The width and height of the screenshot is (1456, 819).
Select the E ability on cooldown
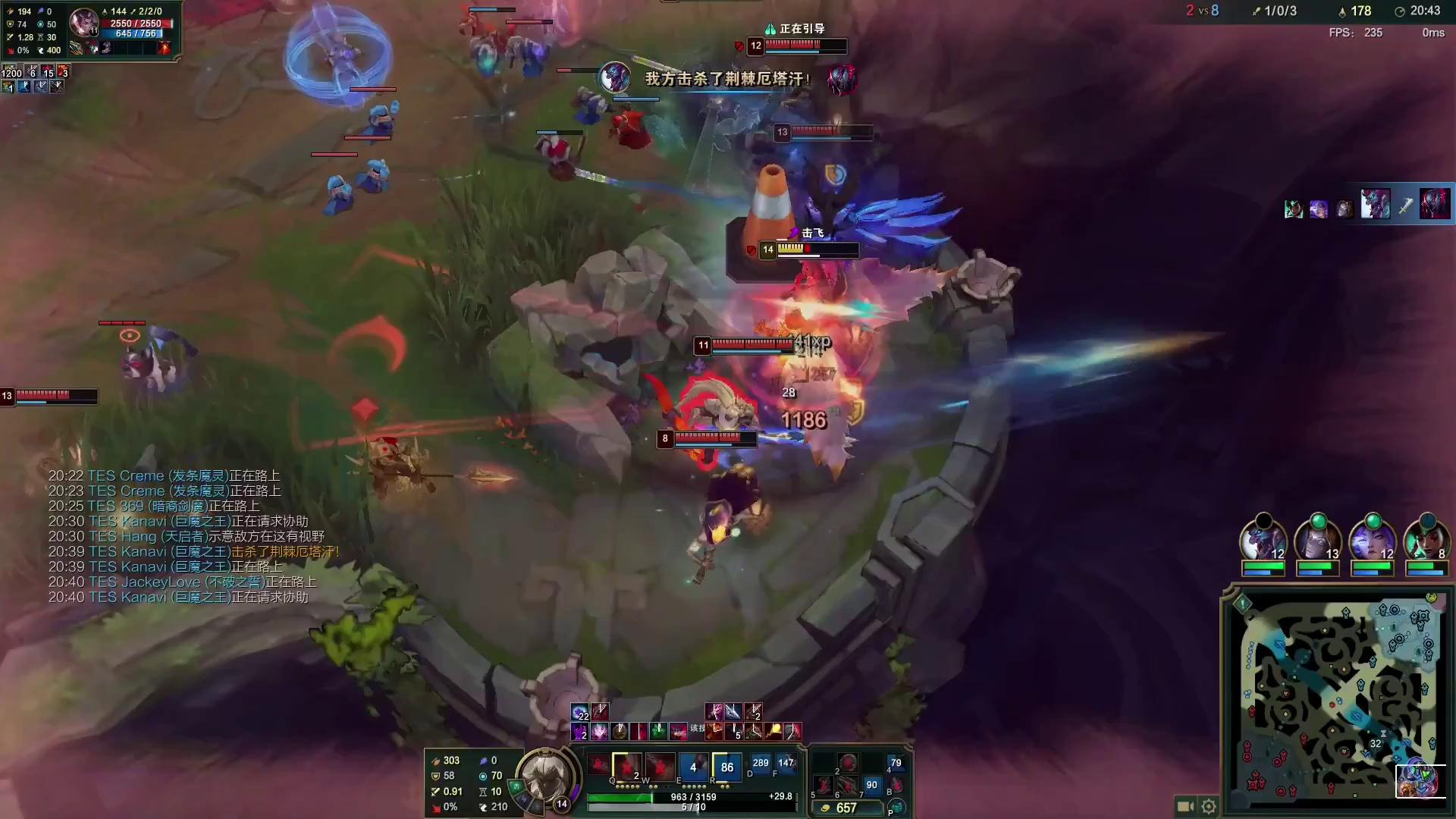[692, 767]
